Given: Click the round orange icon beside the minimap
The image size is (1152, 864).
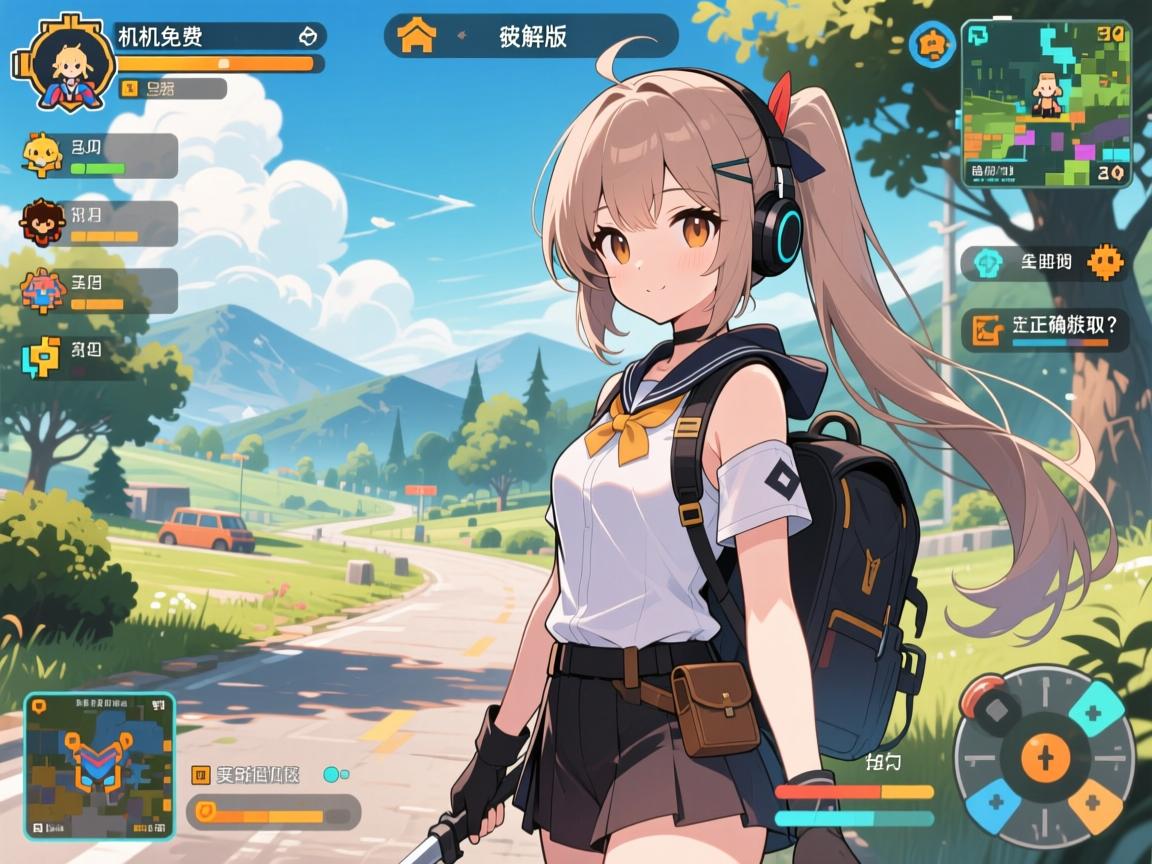Looking at the screenshot, I should [931, 44].
